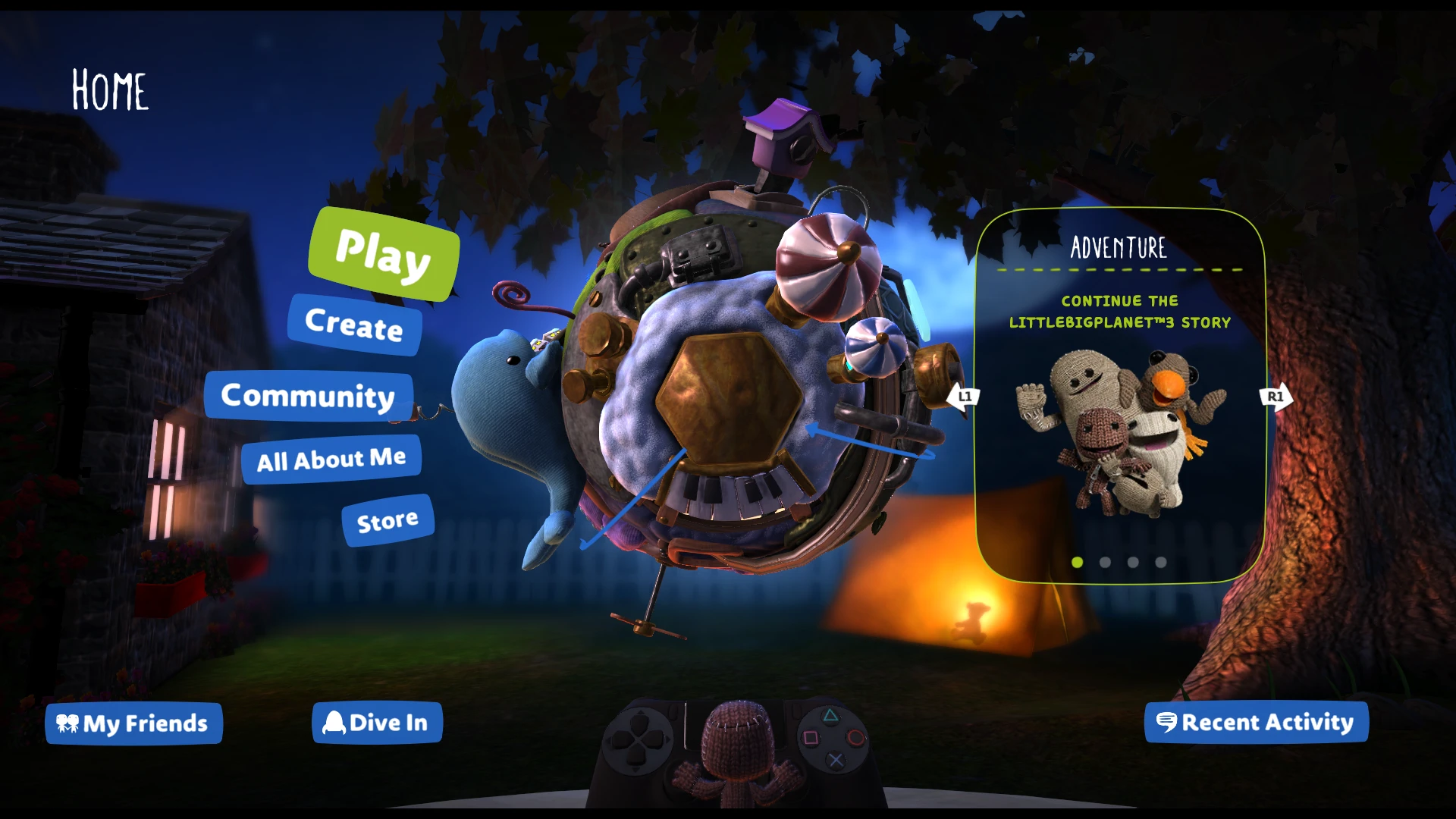Screen dimensions: 1456x819
Task: Click Continue the LittleBigPlanet 3 Story
Action: 1118,311
